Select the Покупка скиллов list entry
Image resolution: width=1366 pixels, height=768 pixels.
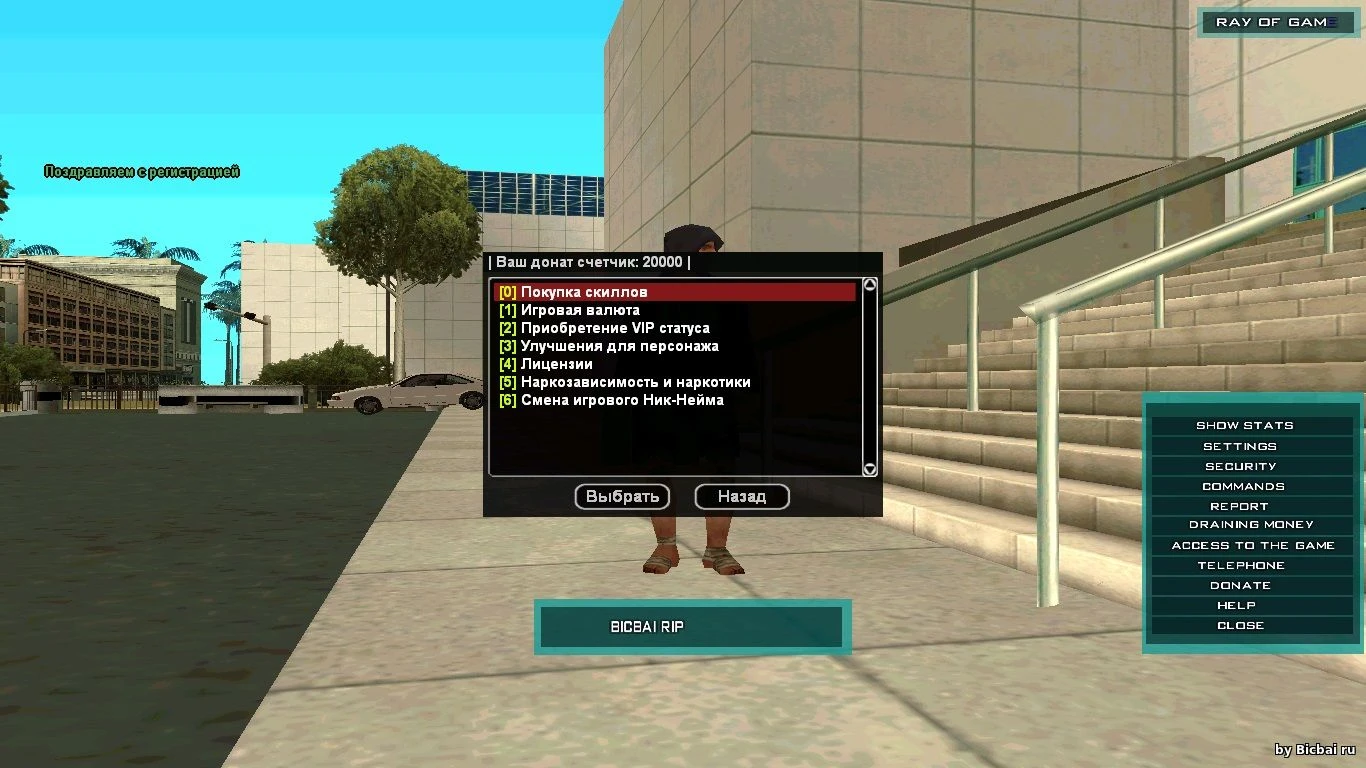584,292
